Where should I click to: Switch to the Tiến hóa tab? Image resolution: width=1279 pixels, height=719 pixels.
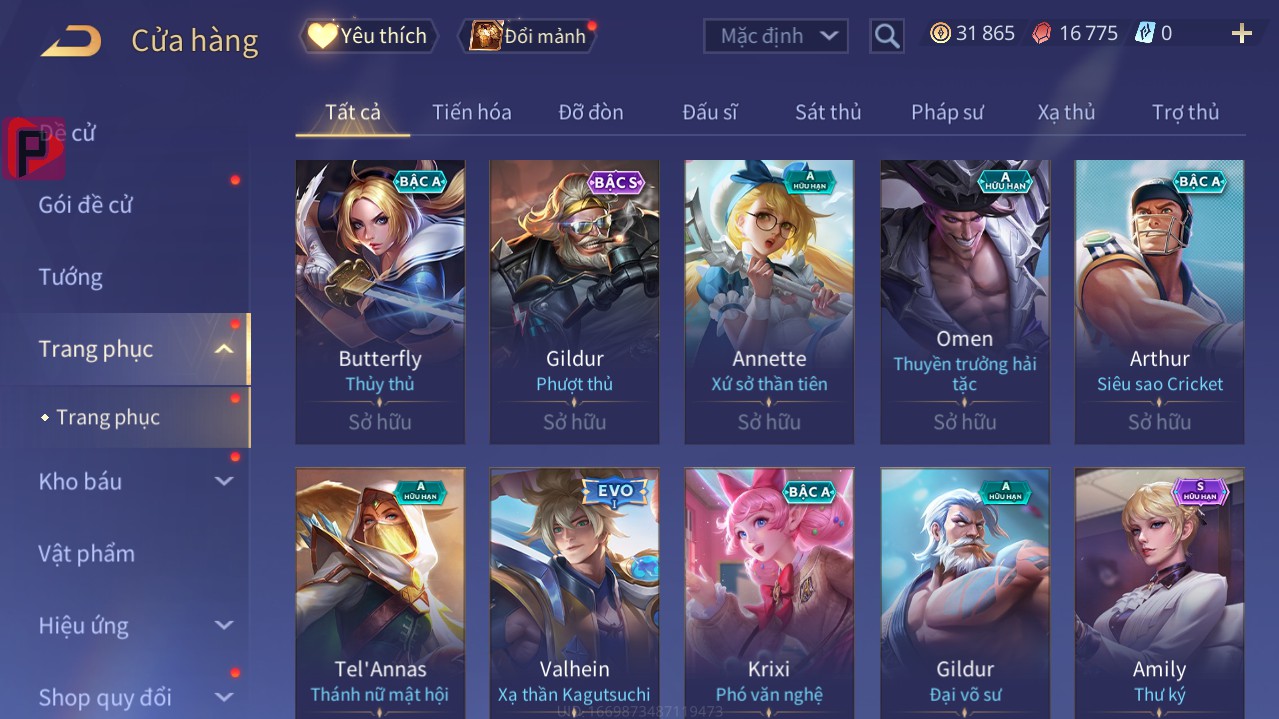point(471,112)
